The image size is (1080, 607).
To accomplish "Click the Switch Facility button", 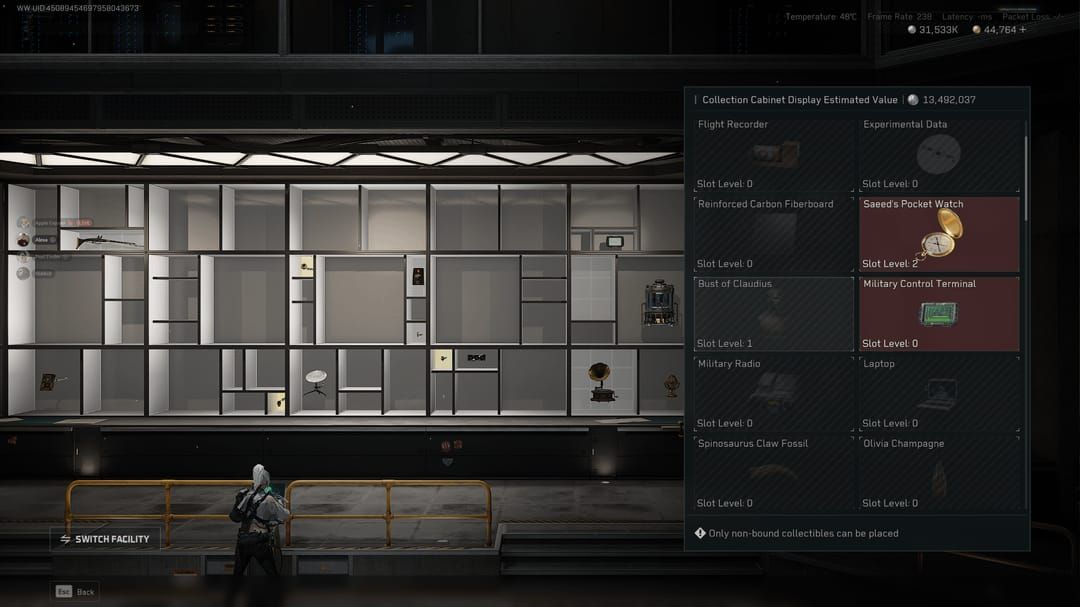I will coord(105,539).
